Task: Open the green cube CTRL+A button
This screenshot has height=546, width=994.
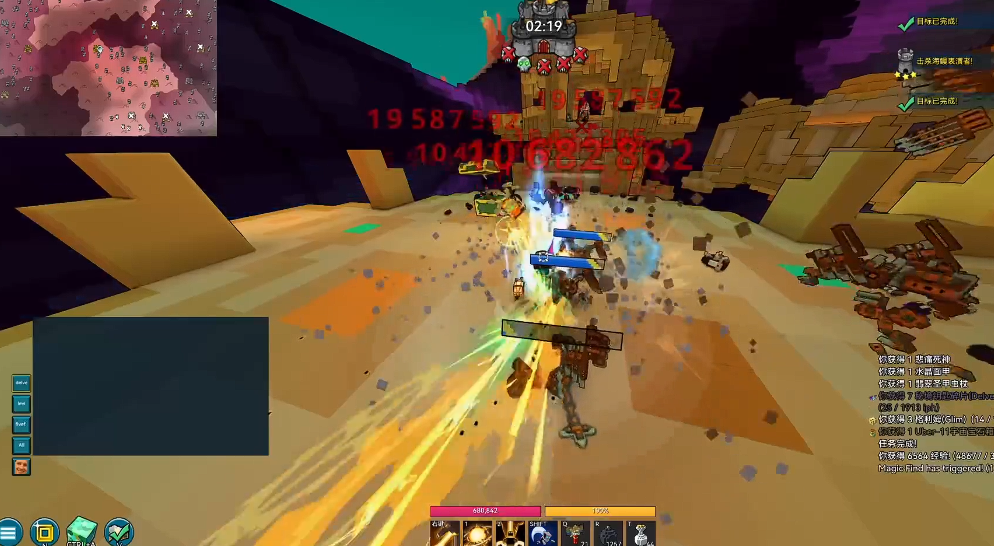Action: pos(81,531)
